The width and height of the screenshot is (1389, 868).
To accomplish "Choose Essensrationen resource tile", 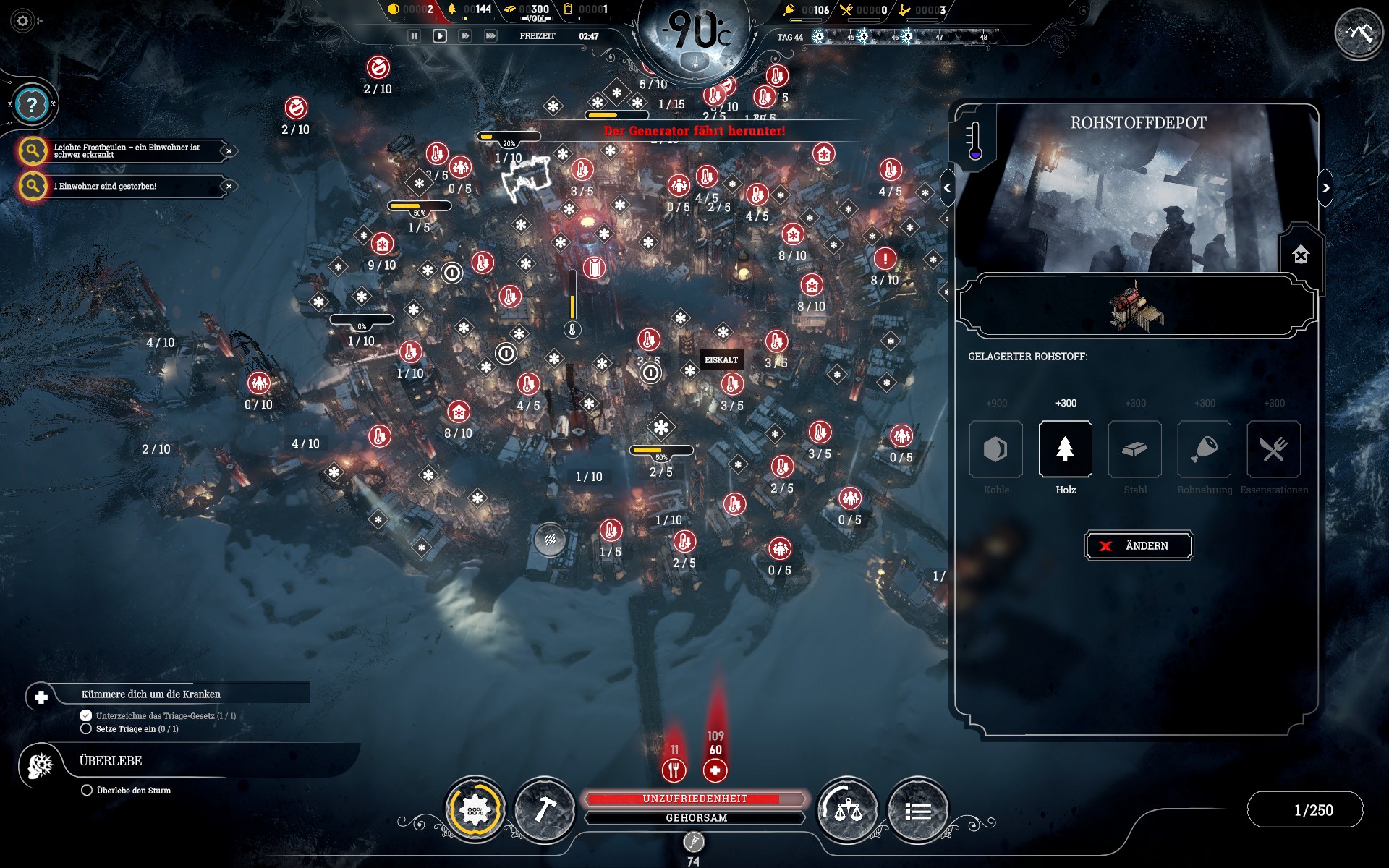I will (x=1273, y=449).
